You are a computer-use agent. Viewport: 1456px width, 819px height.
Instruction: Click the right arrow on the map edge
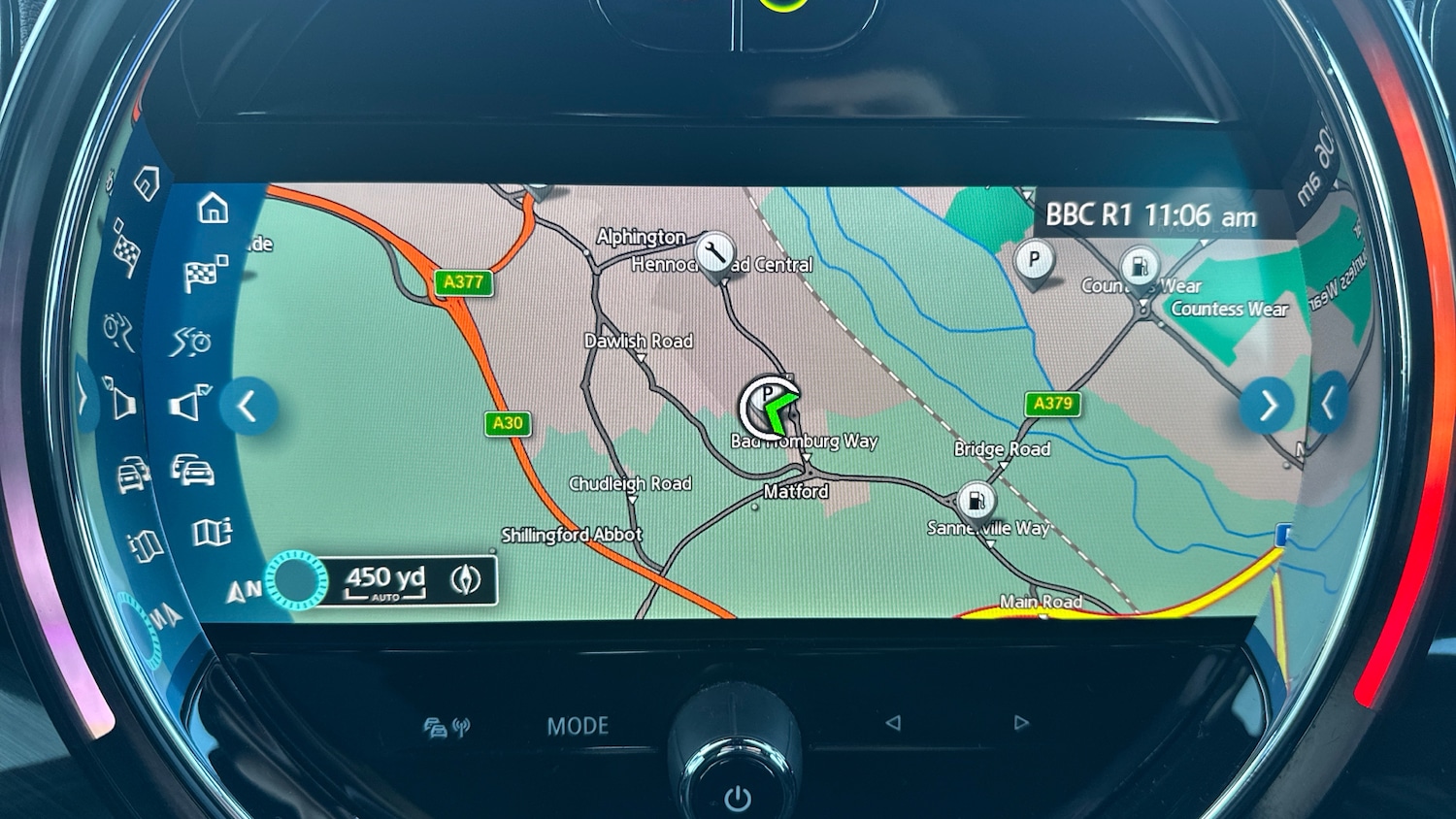tap(1267, 406)
